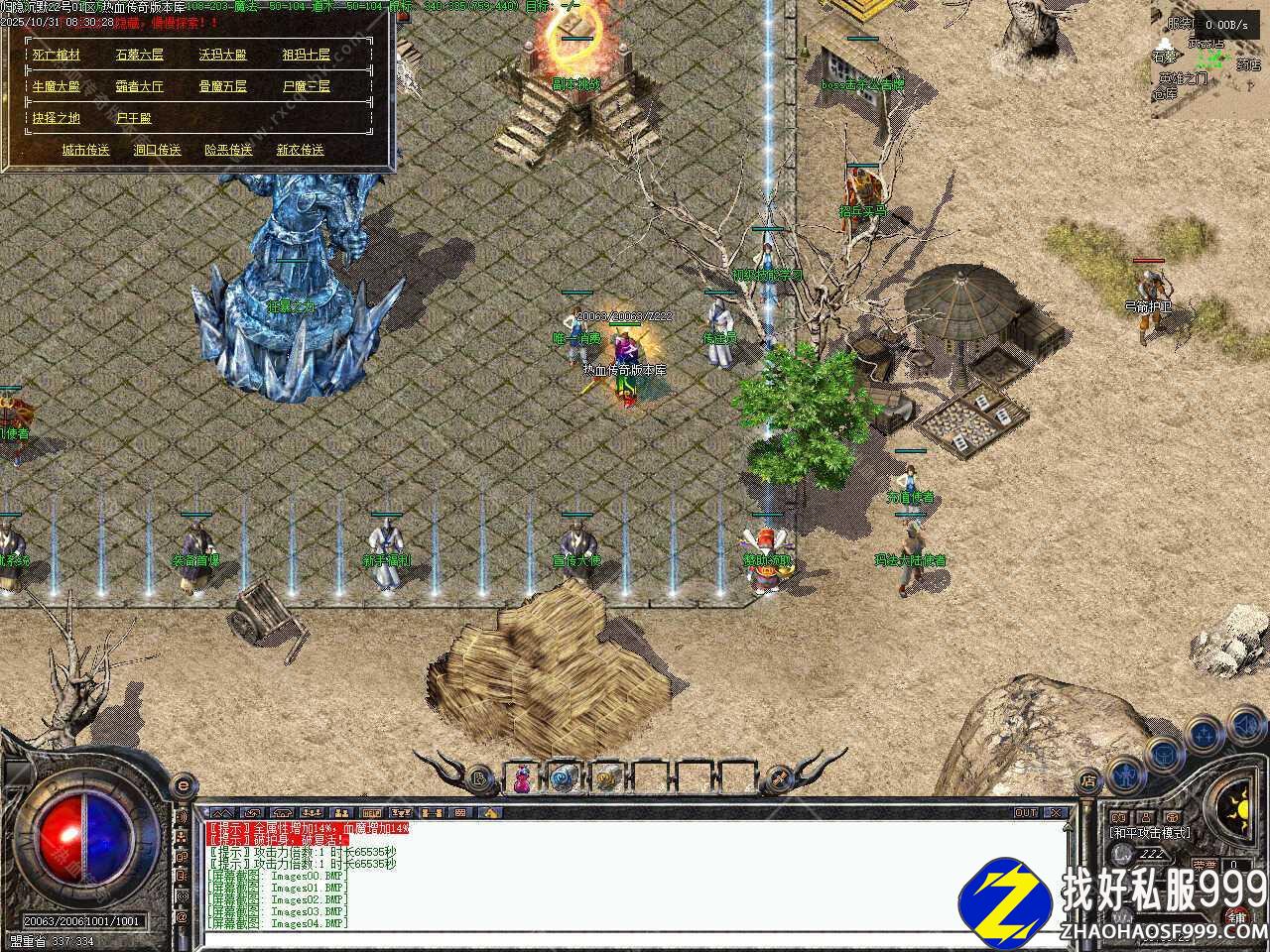Use the pink potion in belt slot

[522, 778]
